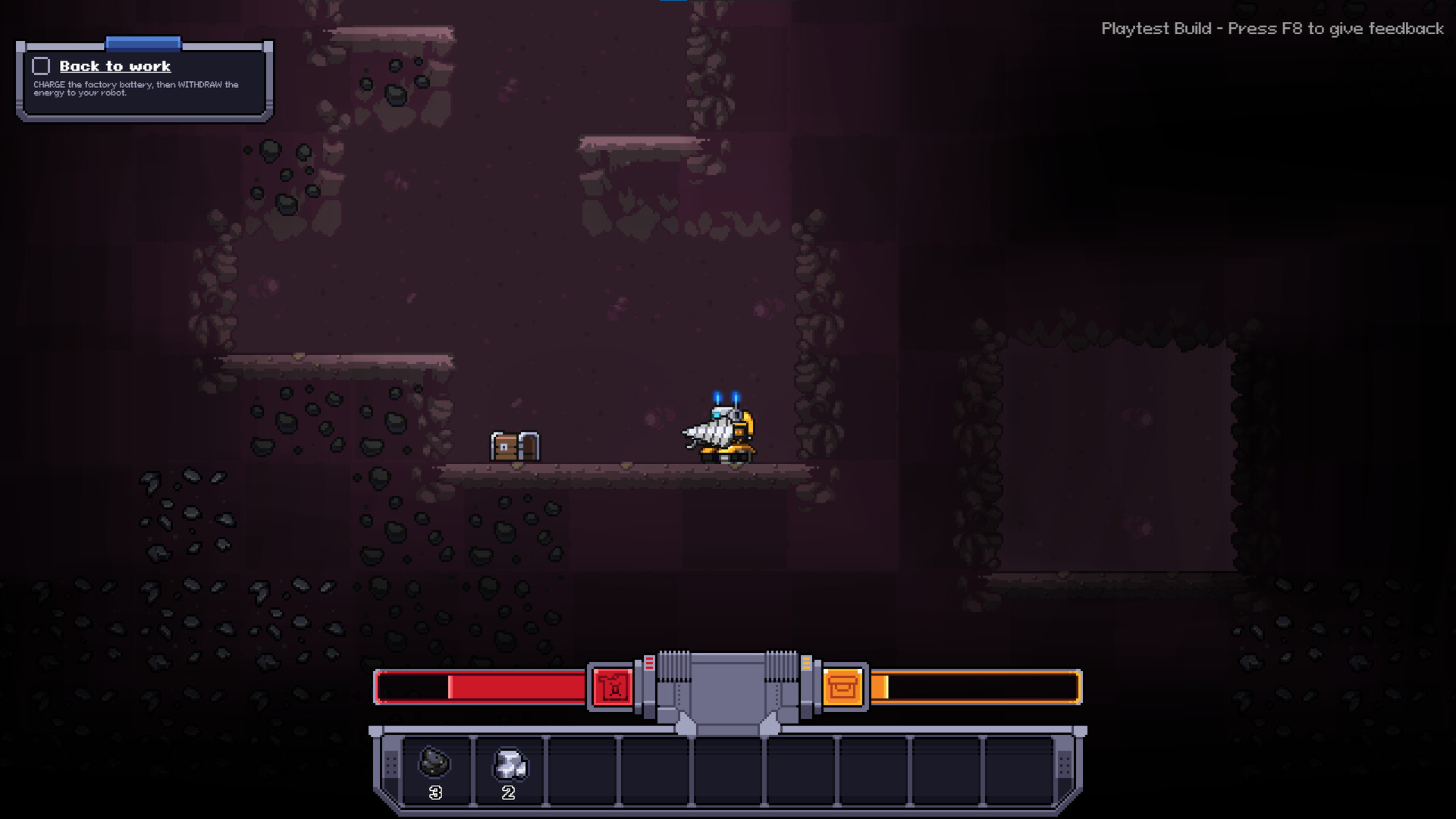This screenshot has width=1456, height=819.
Task: Expand the objective description text area
Action: (135, 89)
